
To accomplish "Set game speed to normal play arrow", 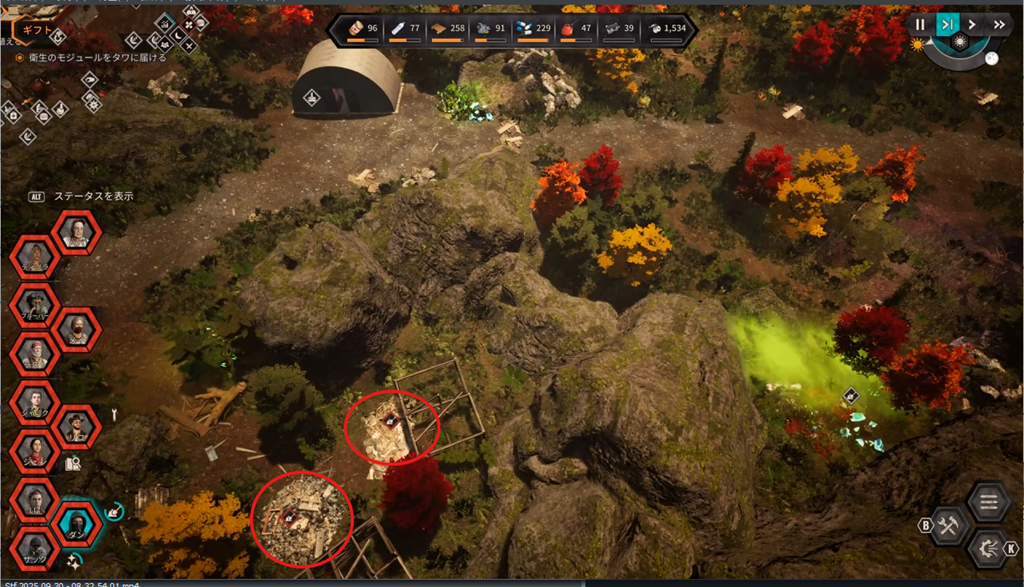I will coord(972,24).
